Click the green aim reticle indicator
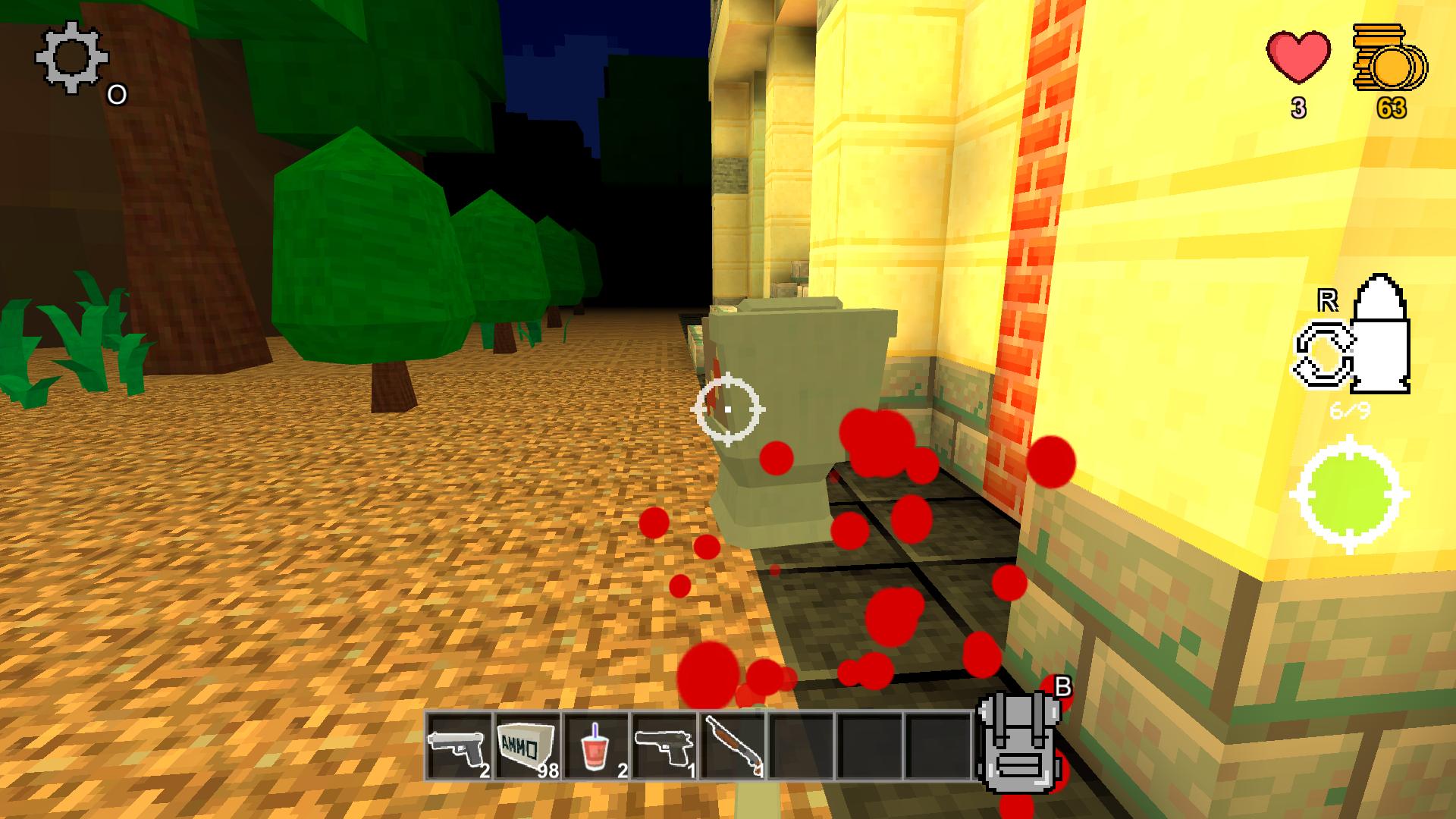The width and height of the screenshot is (1456, 819). 1349,493
